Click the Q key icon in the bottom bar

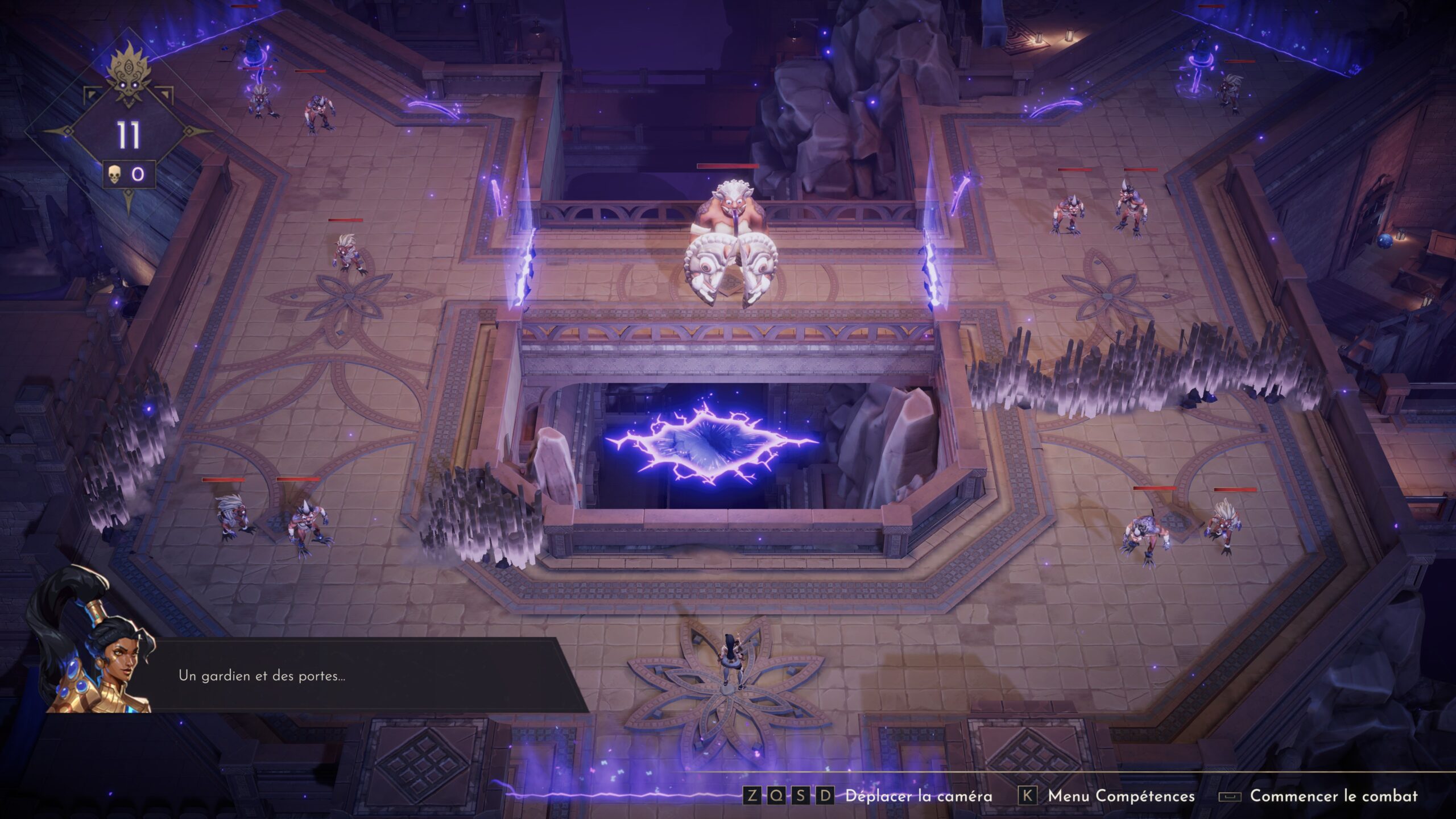776,796
